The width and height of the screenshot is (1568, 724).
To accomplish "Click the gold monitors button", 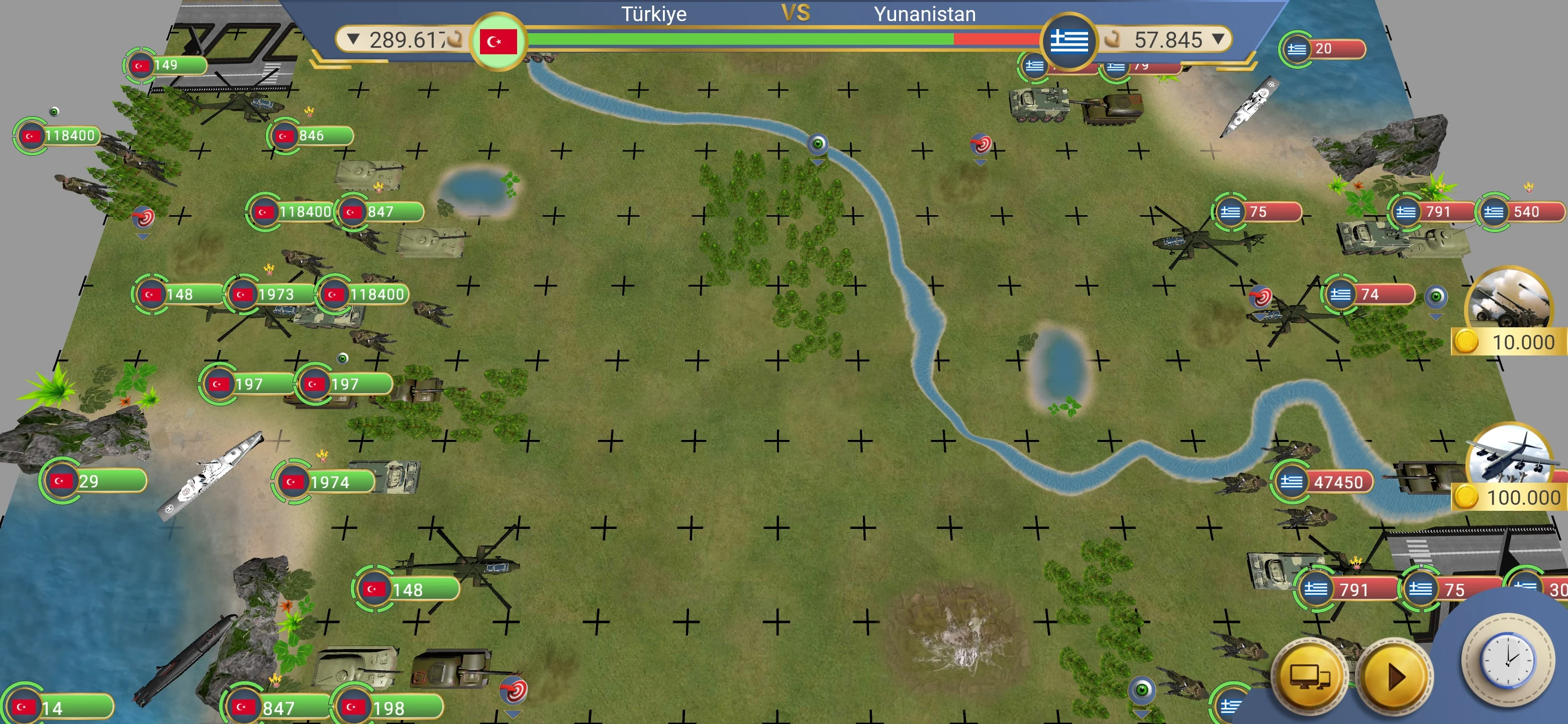I will point(1309,676).
